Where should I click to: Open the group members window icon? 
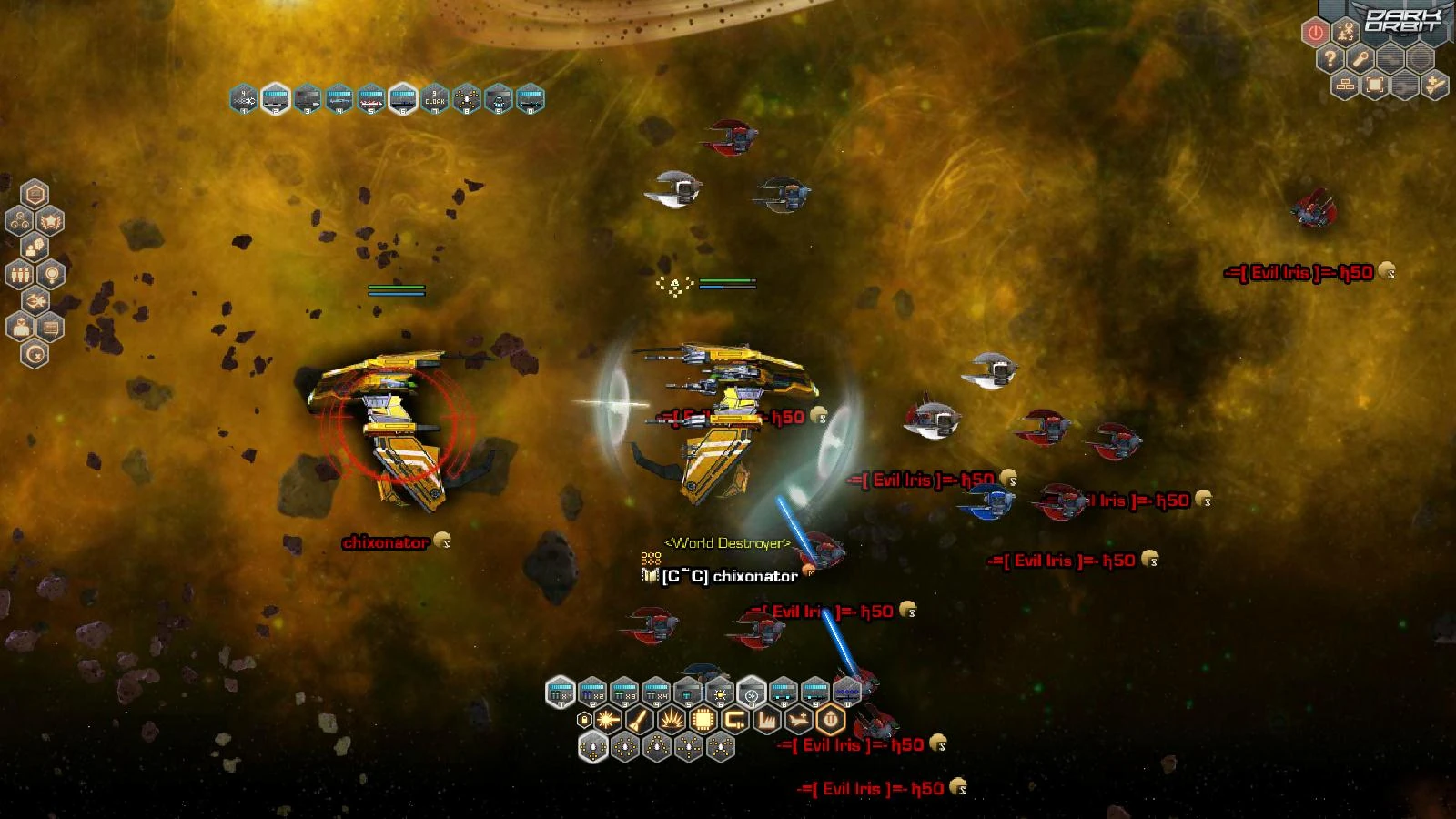[19, 274]
